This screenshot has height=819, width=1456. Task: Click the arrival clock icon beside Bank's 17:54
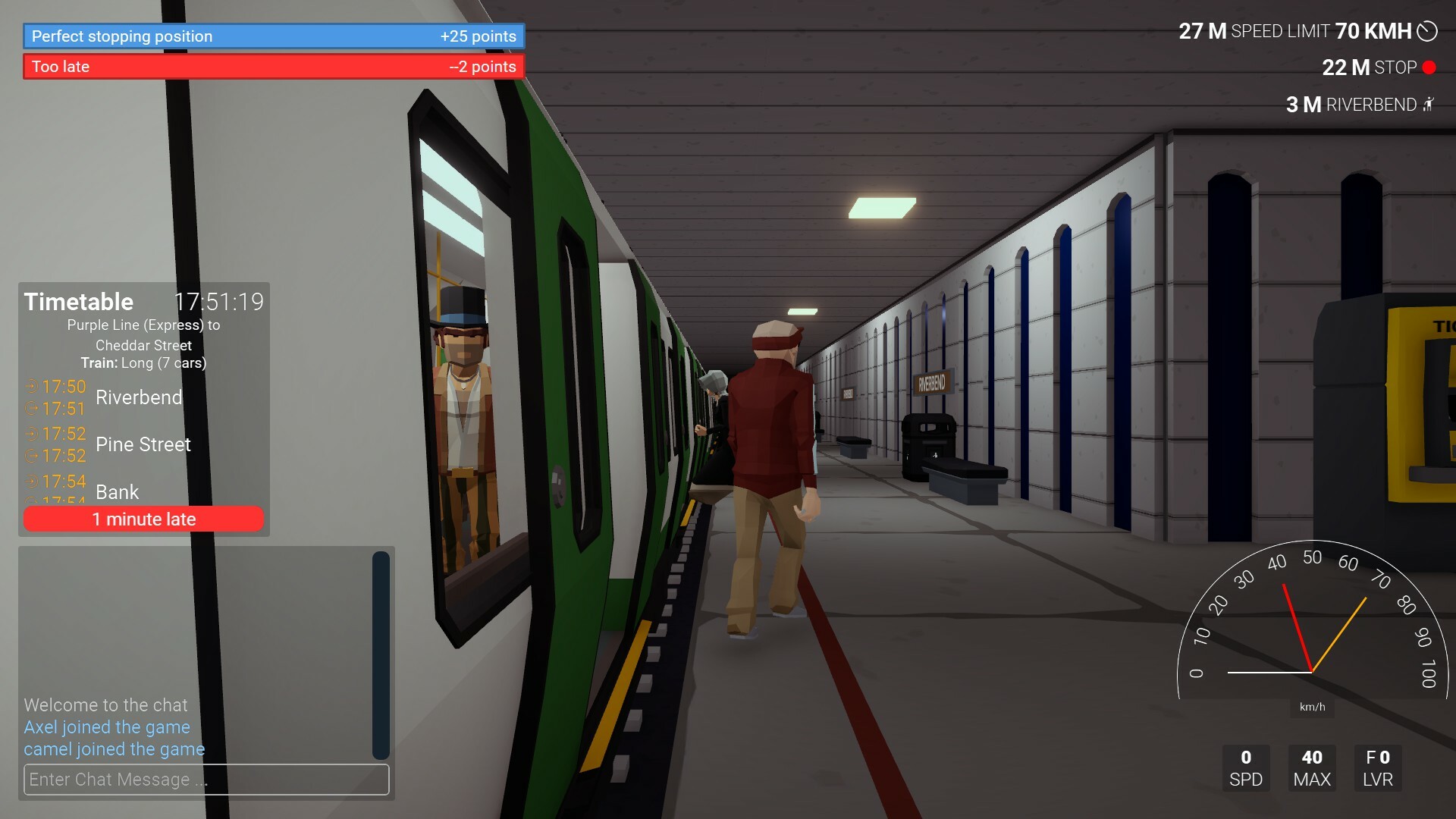[32, 481]
